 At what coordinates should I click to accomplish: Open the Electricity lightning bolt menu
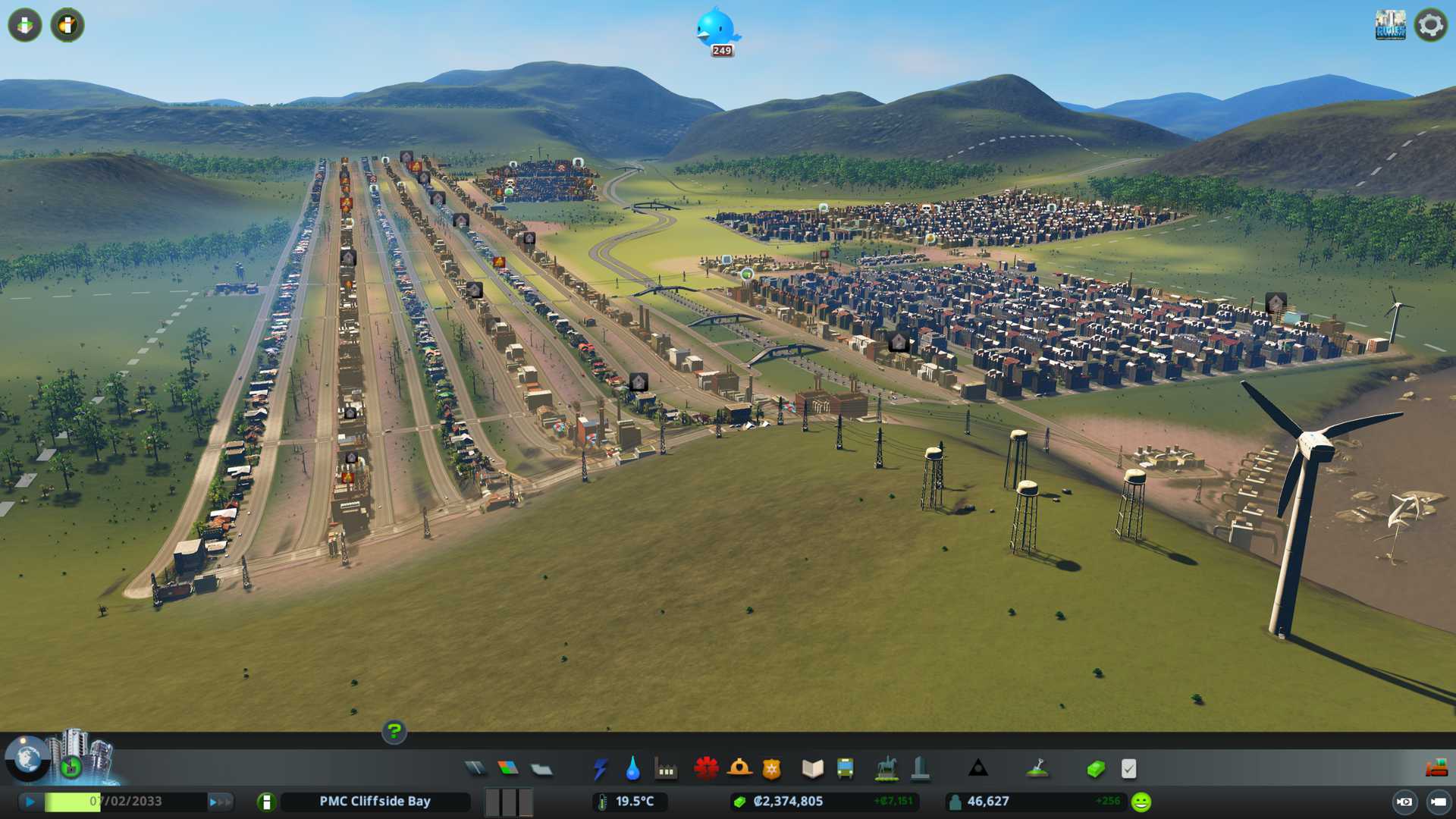[x=600, y=769]
